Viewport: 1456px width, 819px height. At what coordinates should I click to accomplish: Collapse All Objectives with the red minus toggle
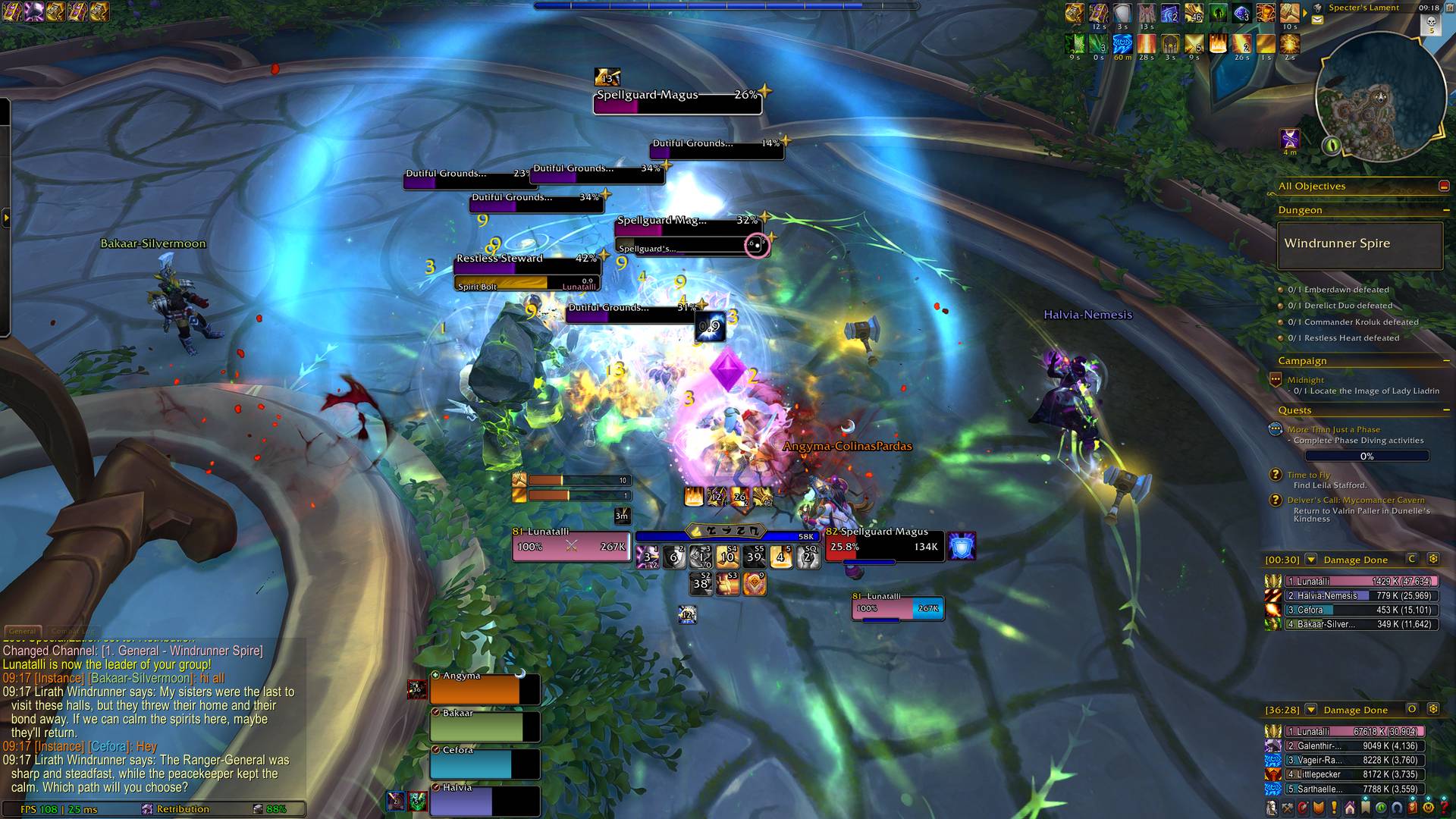click(1443, 185)
